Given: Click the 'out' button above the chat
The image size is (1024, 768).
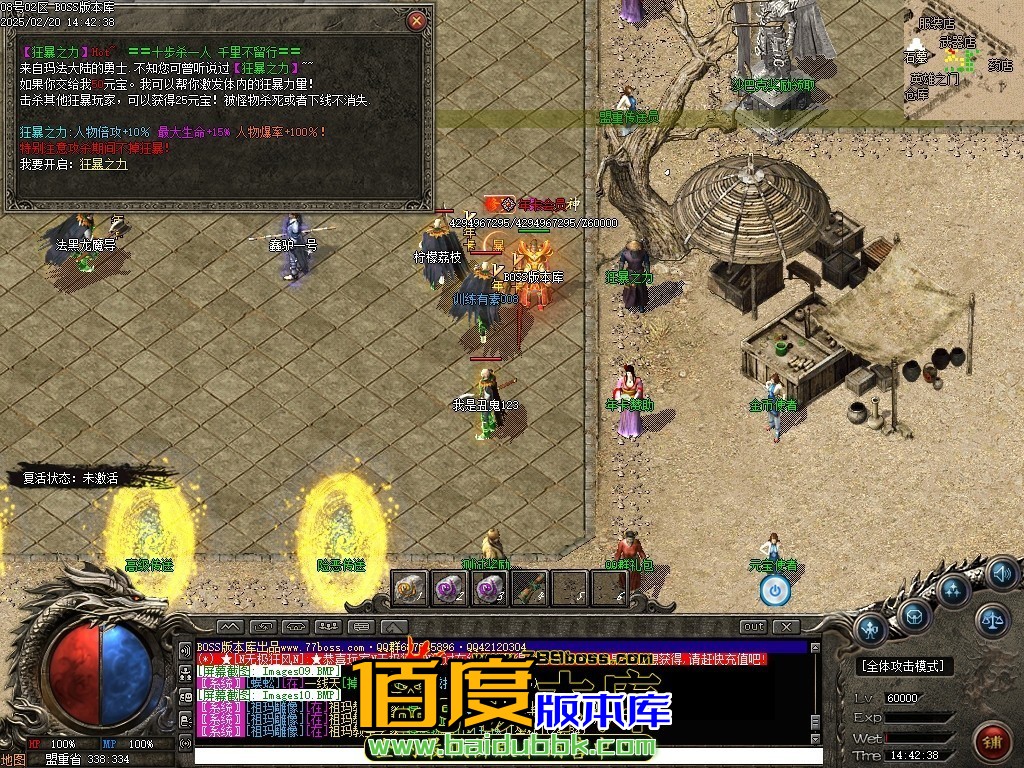Looking at the screenshot, I should [753, 627].
